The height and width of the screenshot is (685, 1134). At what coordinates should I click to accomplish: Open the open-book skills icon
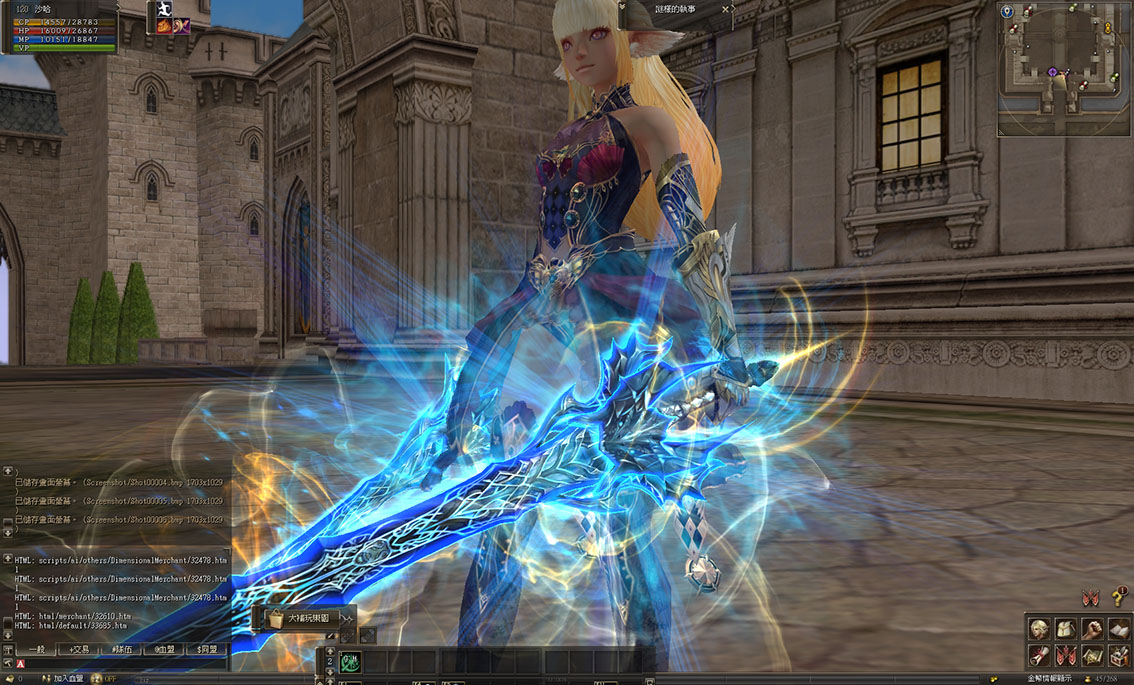[x=1119, y=629]
